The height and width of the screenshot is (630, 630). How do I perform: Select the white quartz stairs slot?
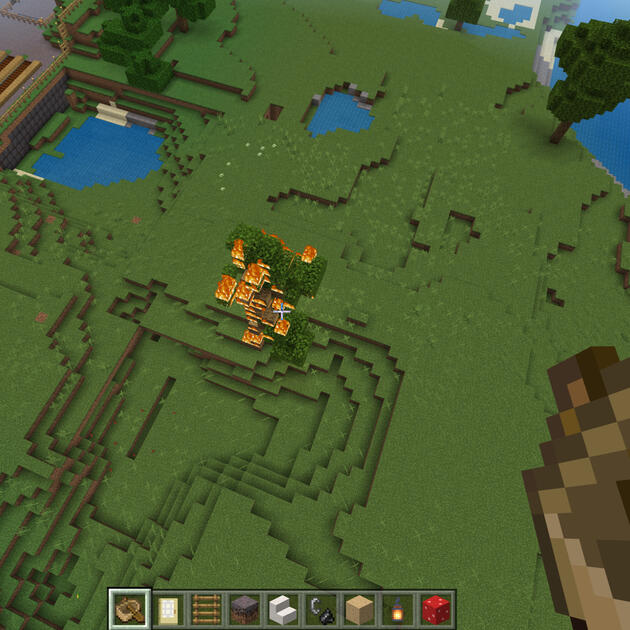point(282,609)
